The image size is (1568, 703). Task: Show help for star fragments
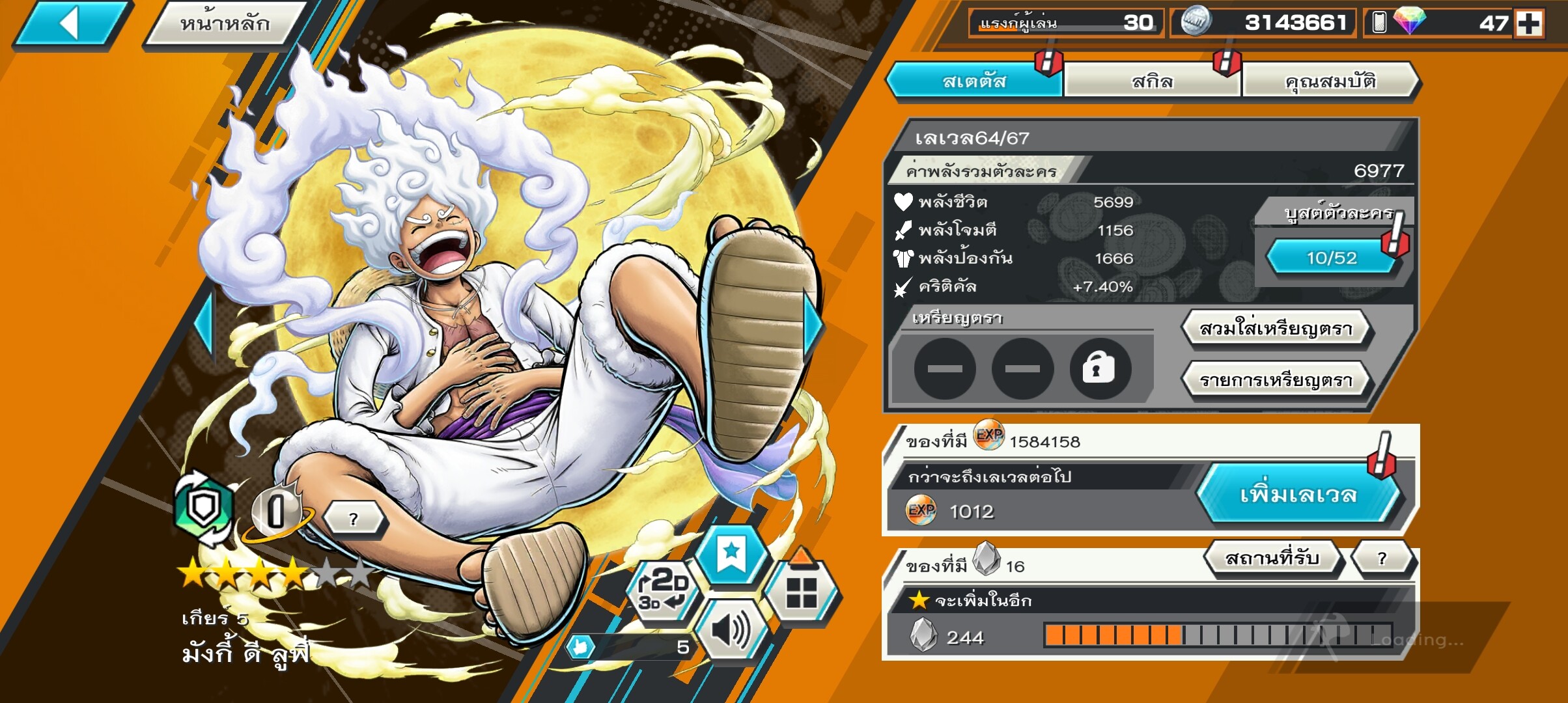click(1382, 558)
